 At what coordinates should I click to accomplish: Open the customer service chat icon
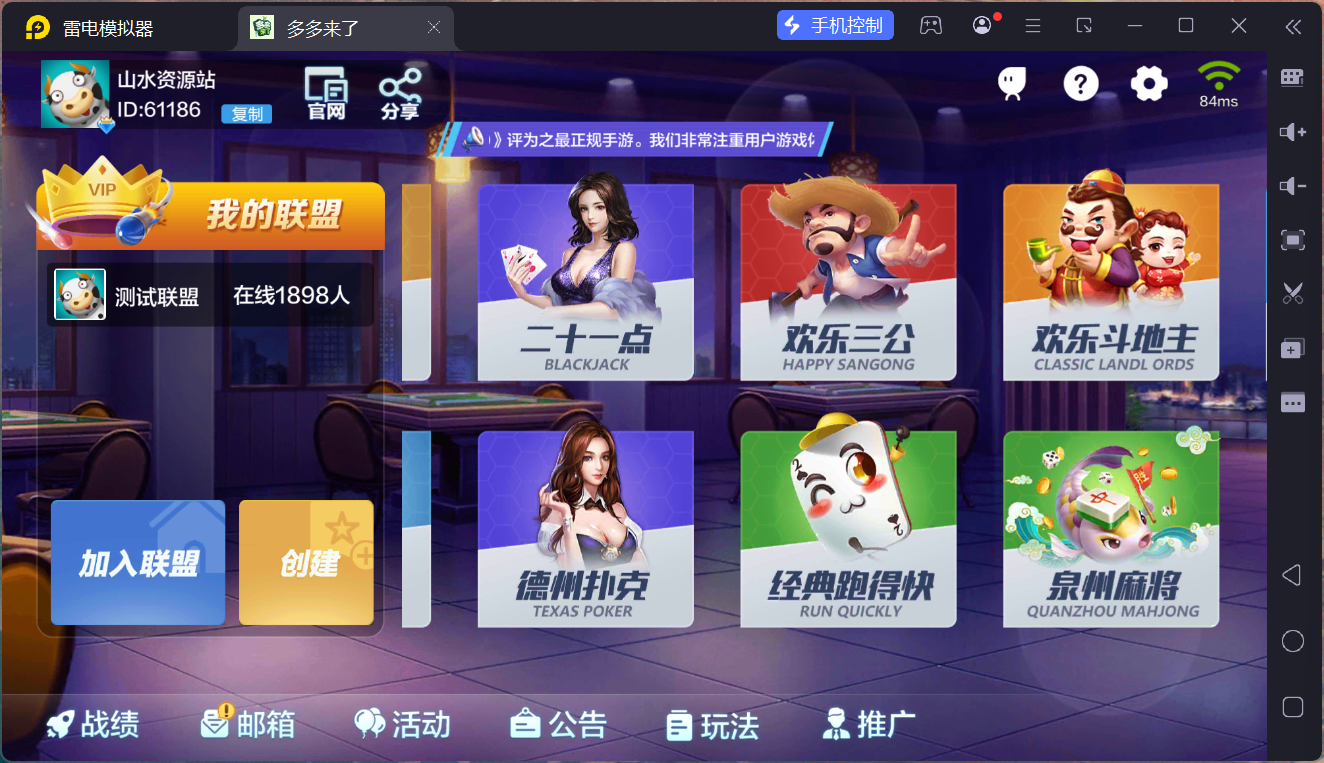tap(1011, 84)
